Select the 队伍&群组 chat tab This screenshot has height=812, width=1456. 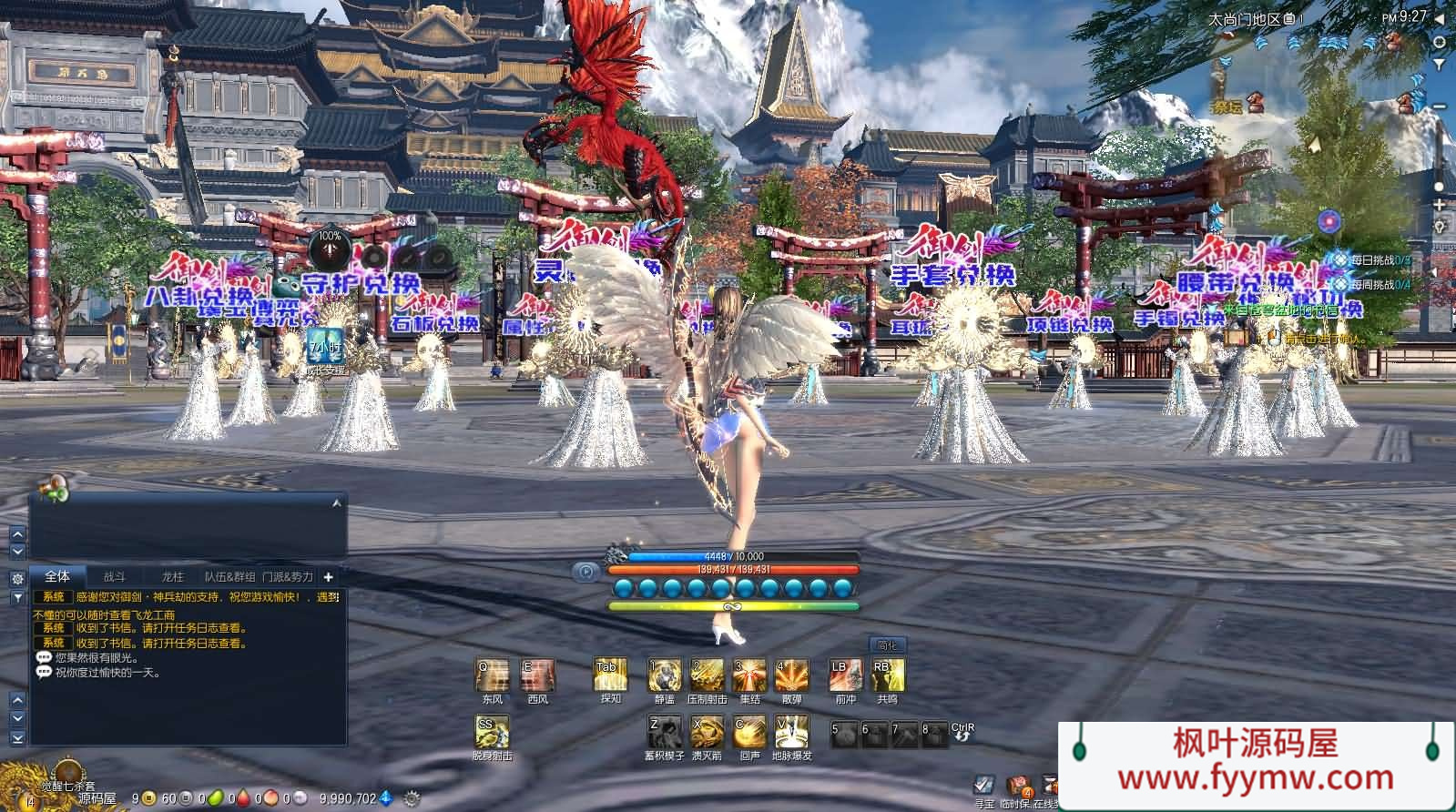click(x=229, y=576)
